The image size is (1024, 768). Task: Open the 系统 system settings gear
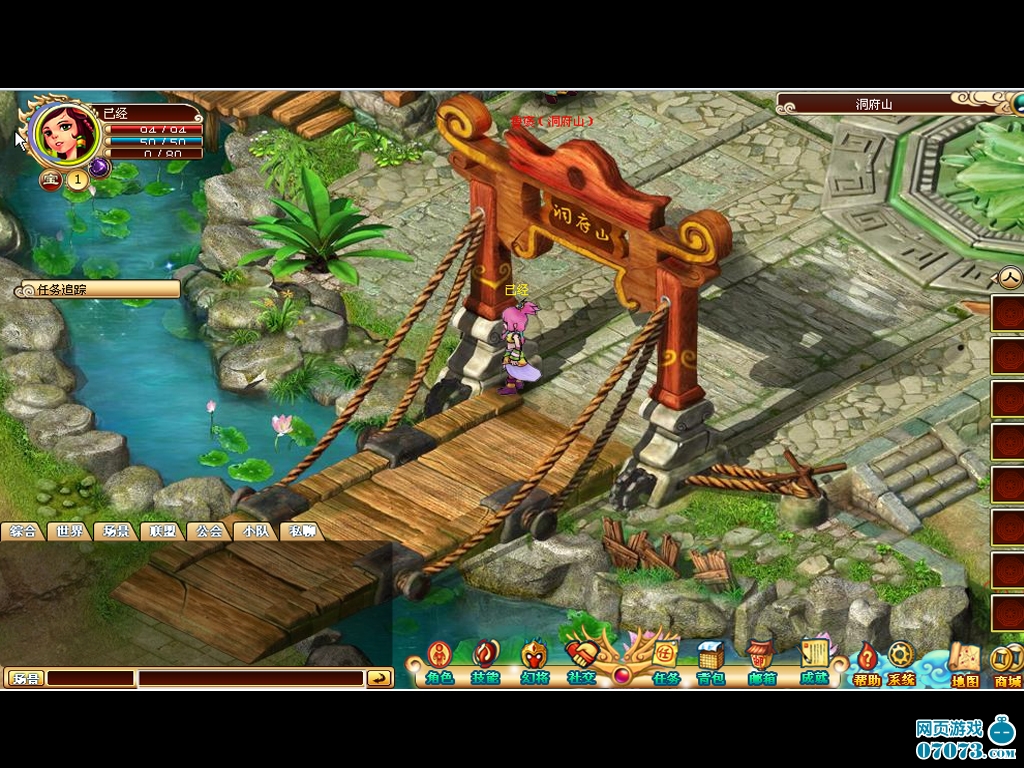[x=901, y=662]
